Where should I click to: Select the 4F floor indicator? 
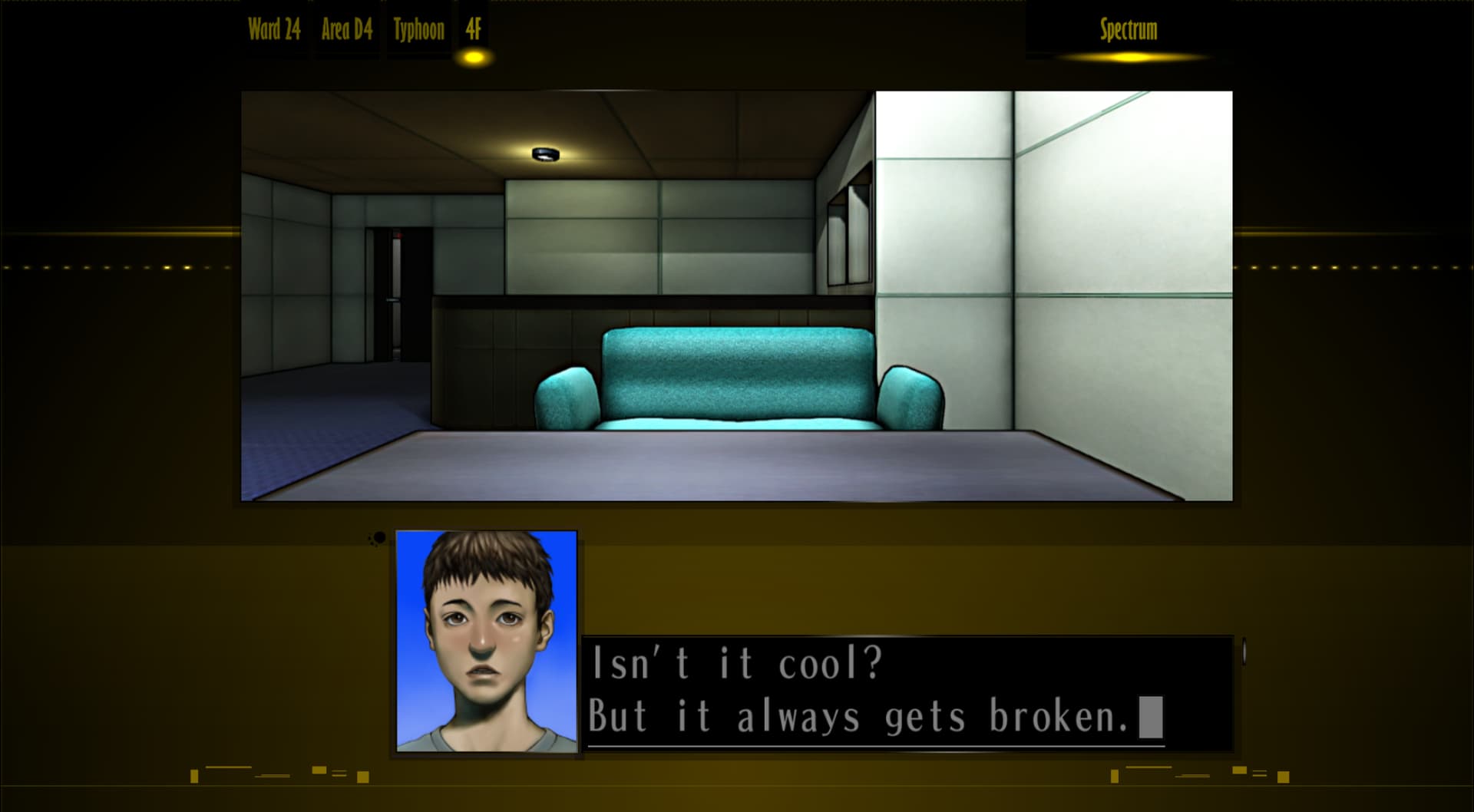(x=474, y=29)
